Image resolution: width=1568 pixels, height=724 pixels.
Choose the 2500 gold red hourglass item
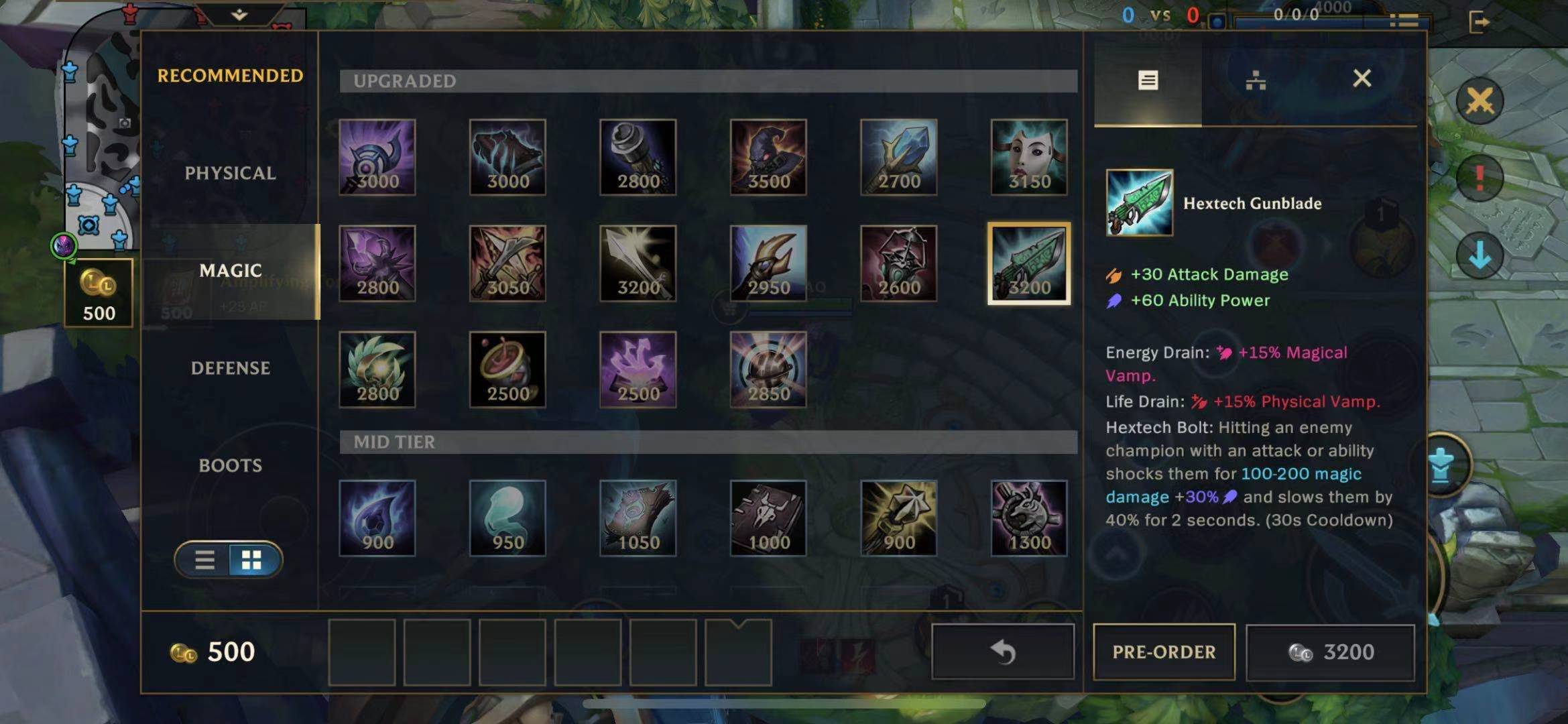507,369
